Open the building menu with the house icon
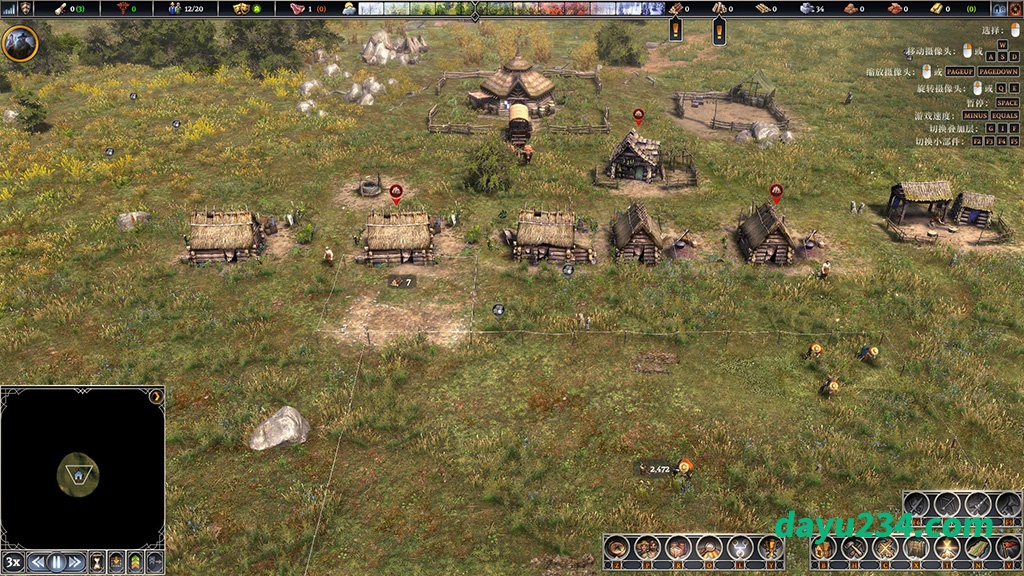This screenshot has height=576, width=1024. pos(822,548)
